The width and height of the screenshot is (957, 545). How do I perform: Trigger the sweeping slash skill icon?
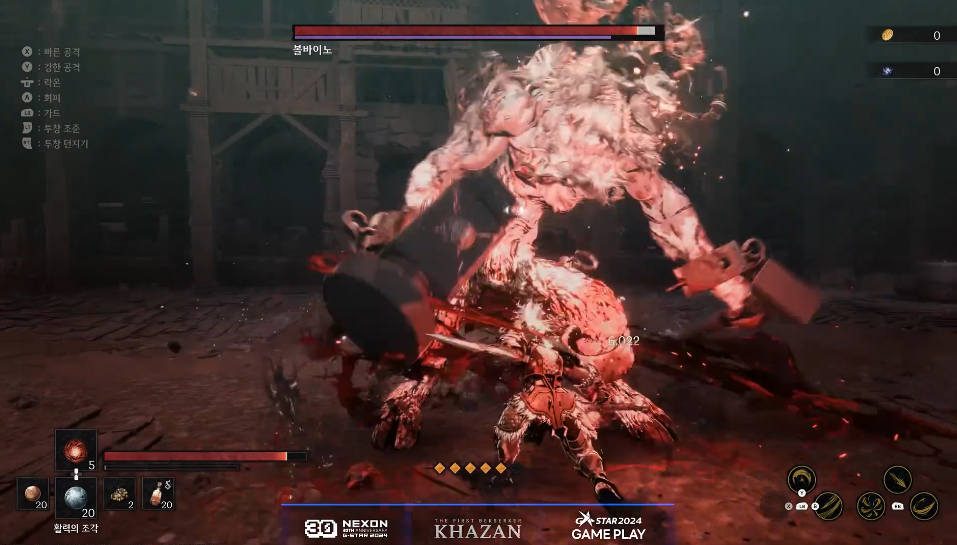[x=828, y=506]
